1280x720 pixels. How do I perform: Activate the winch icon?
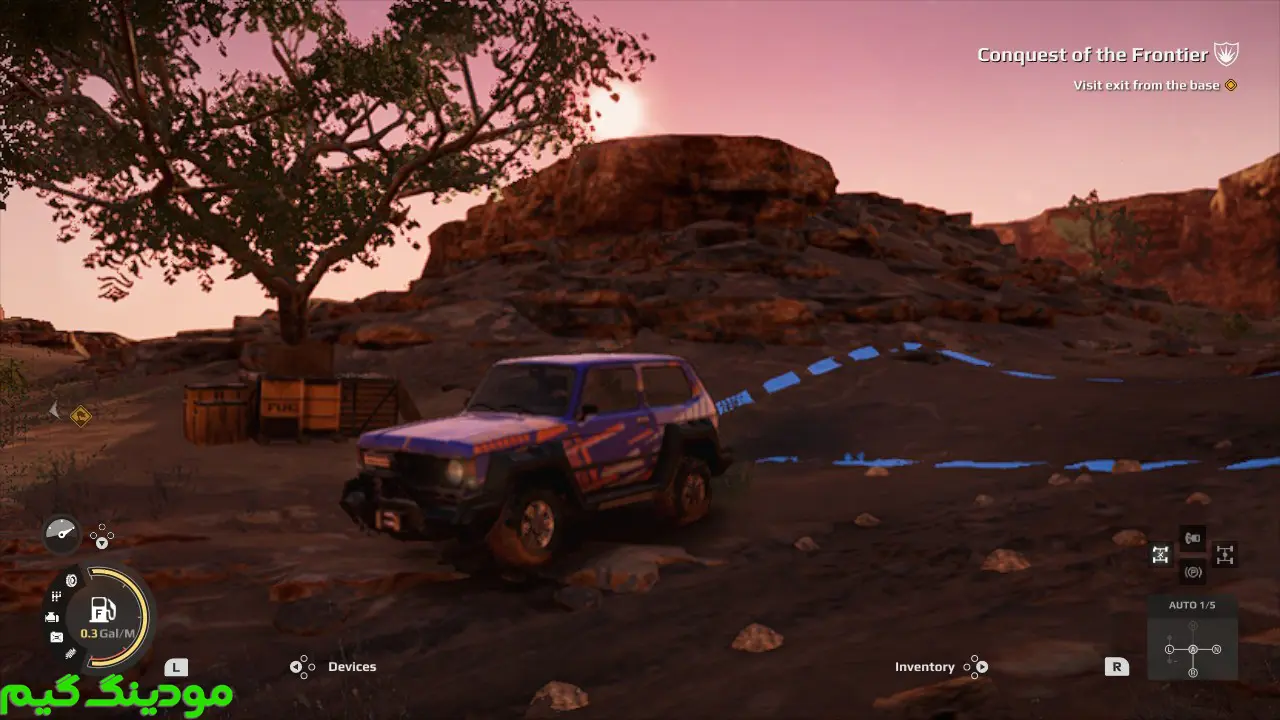[1192, 539]
